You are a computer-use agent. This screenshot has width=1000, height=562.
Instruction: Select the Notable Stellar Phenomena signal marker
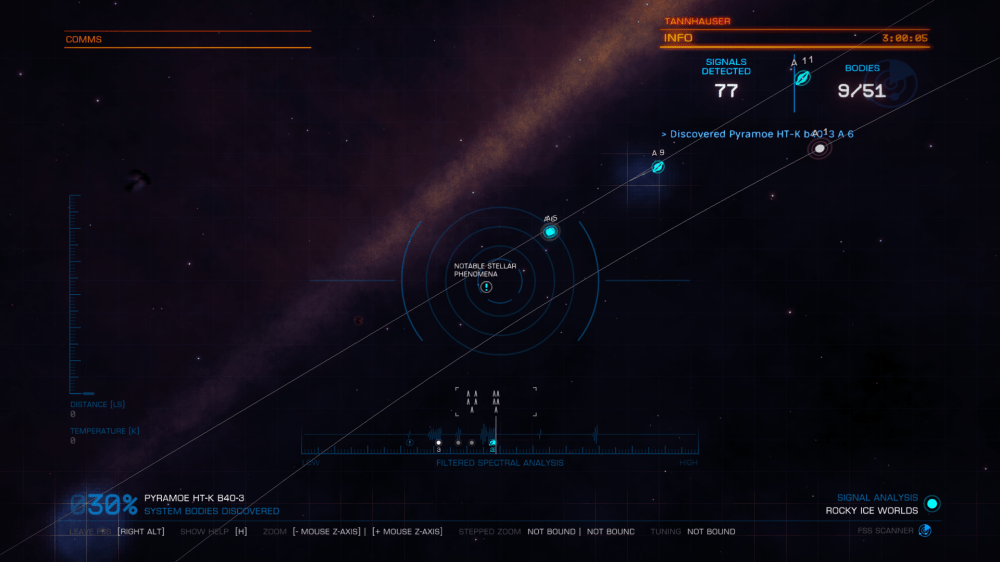pos(486,287)
